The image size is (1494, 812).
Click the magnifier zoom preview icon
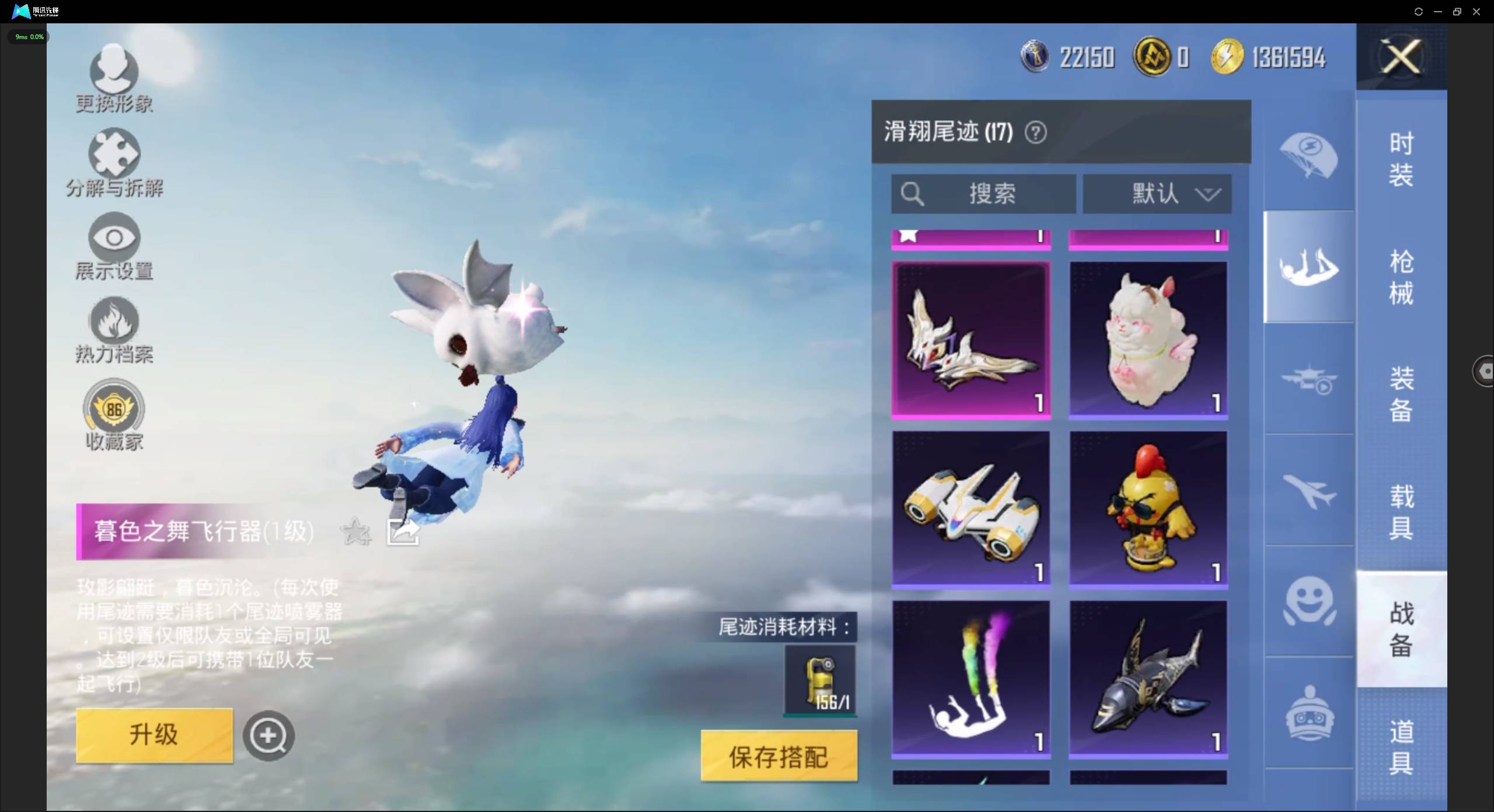point(268,735)
